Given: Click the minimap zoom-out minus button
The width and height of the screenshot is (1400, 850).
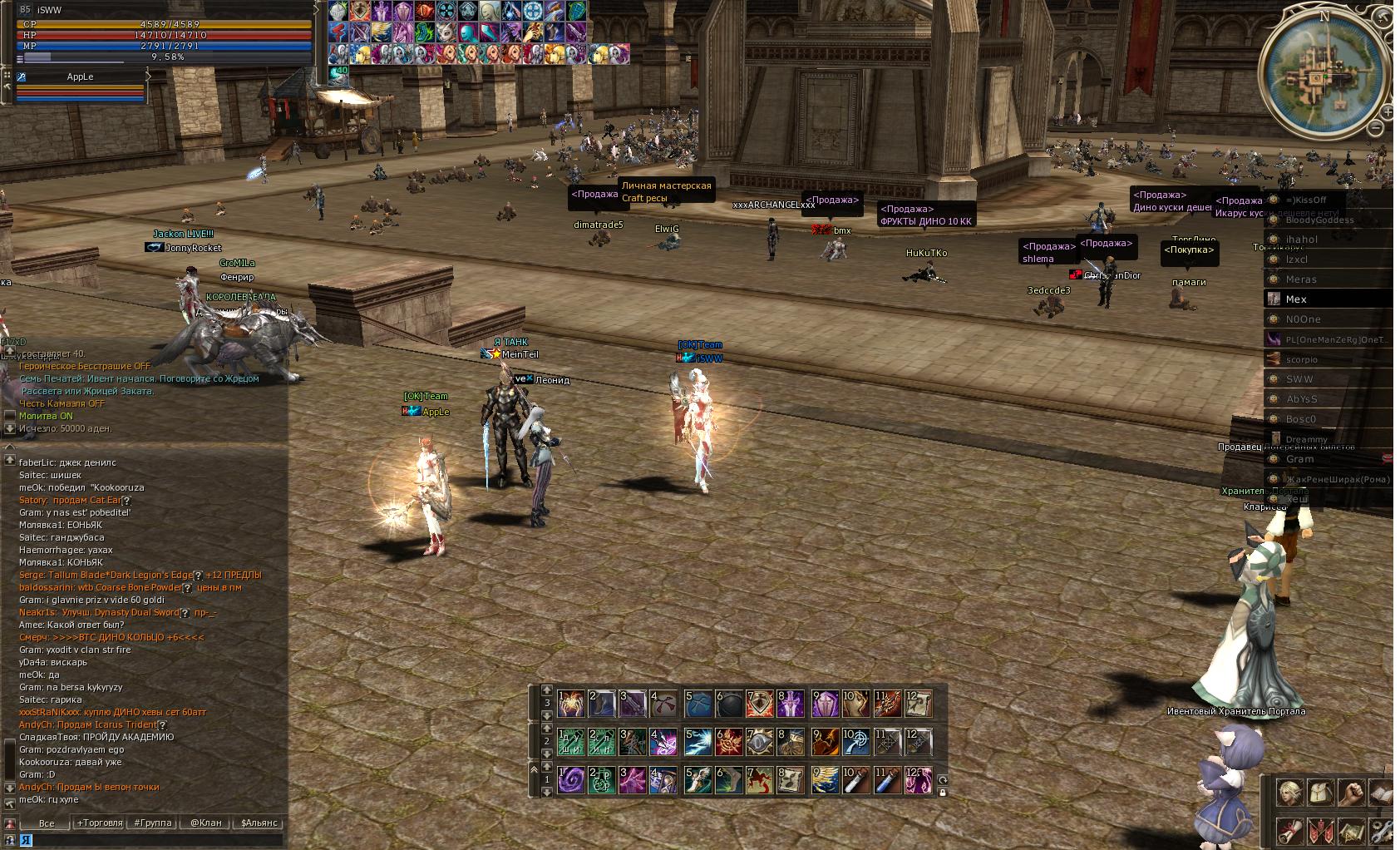Looking at the screenshot, I should [x=1376, y=127].
